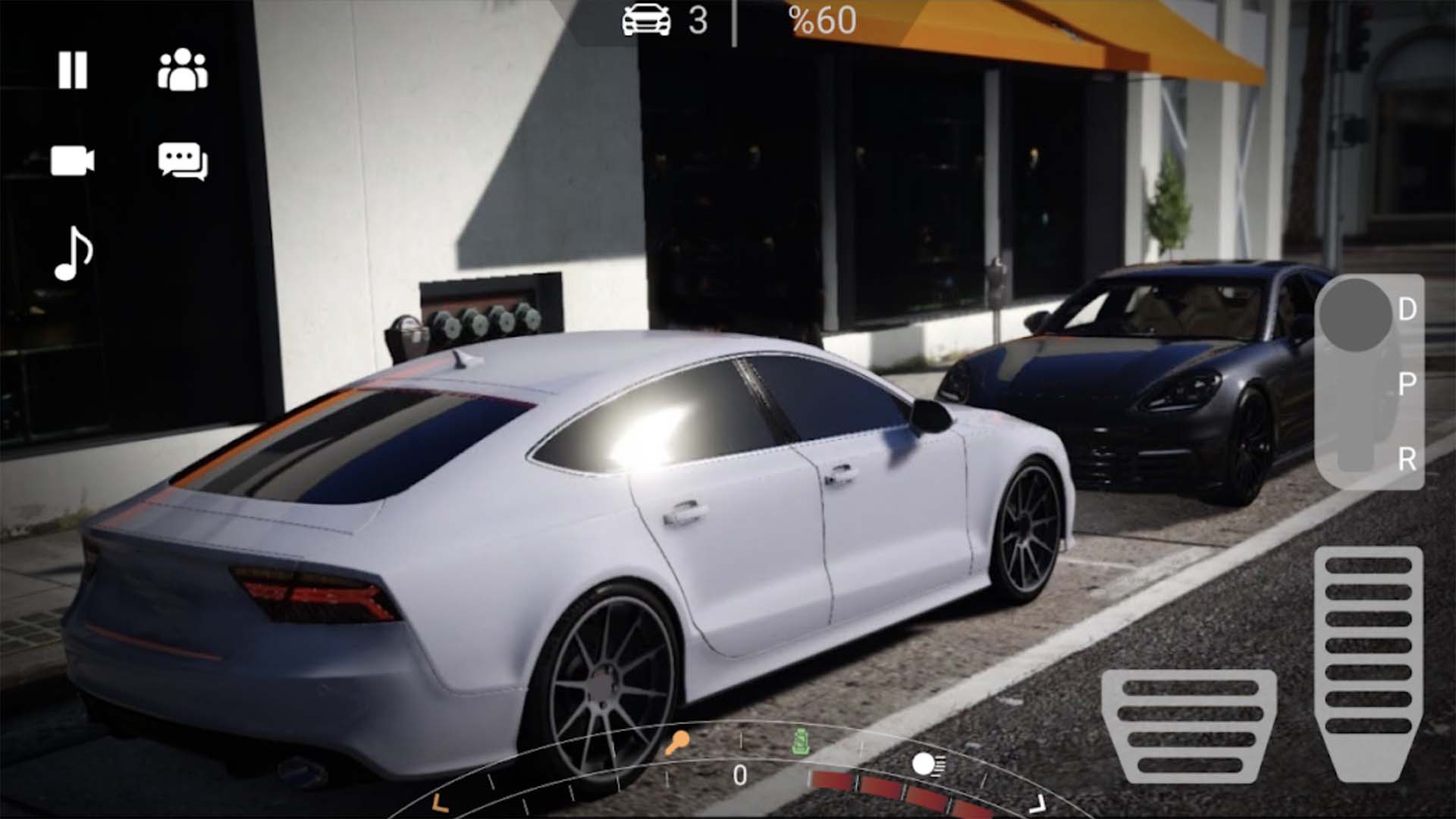Open the chat bubbles icon
This screenshot has width=1456, height=819.
183,162
